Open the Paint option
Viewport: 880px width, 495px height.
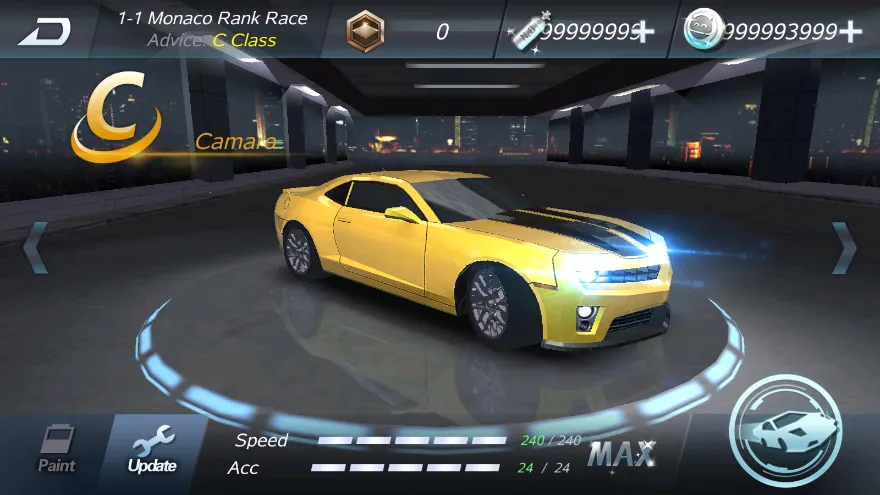[x=57, y=449]
